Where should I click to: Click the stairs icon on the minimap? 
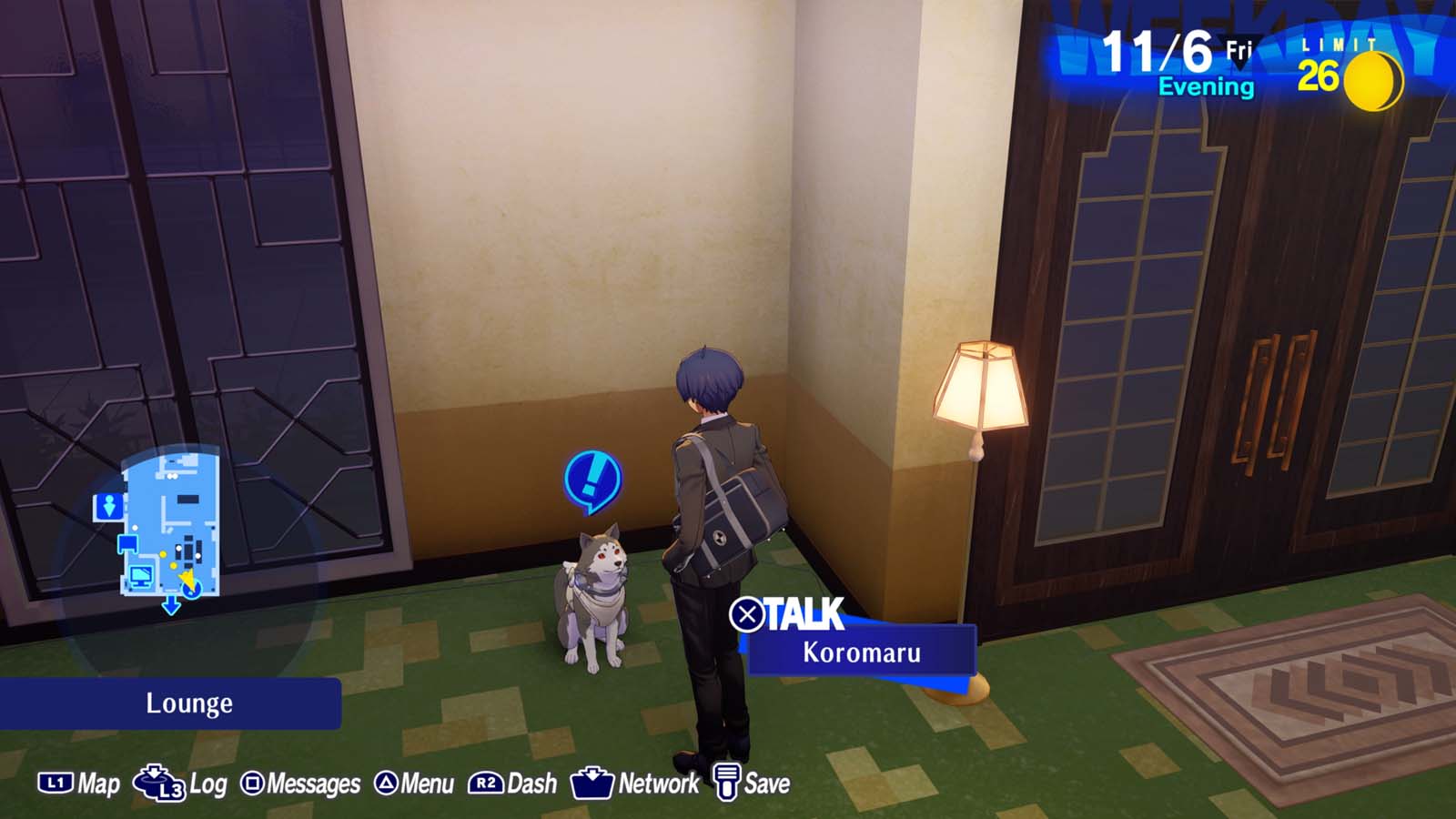pos(110,506)
